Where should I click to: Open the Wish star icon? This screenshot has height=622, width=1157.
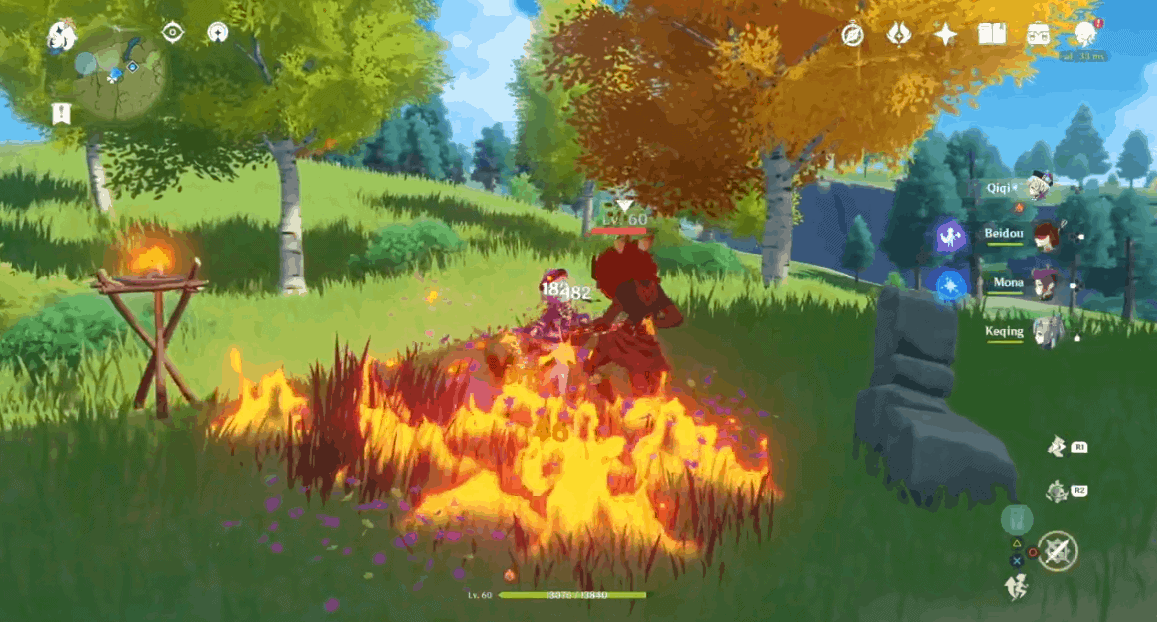[945, 35]
